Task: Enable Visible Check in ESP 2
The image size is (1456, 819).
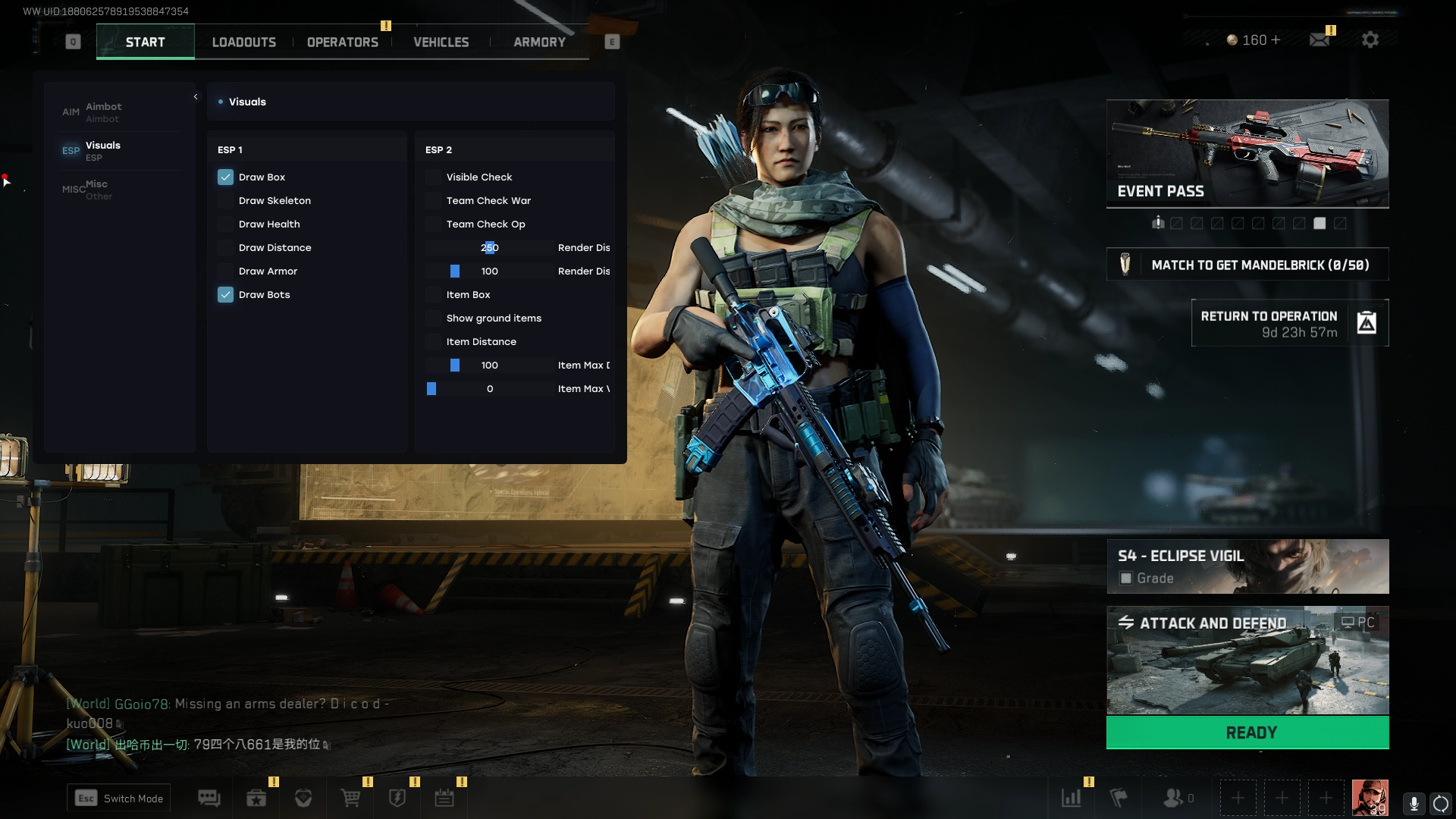Action: pos(434,177)
